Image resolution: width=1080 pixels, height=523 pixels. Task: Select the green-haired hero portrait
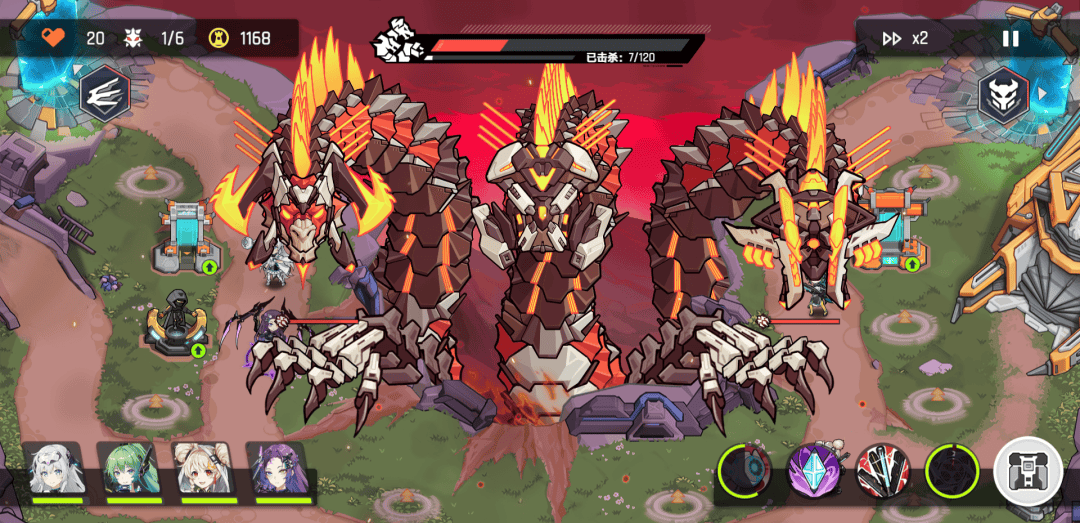pyautogui.click(x=131, y=470)
